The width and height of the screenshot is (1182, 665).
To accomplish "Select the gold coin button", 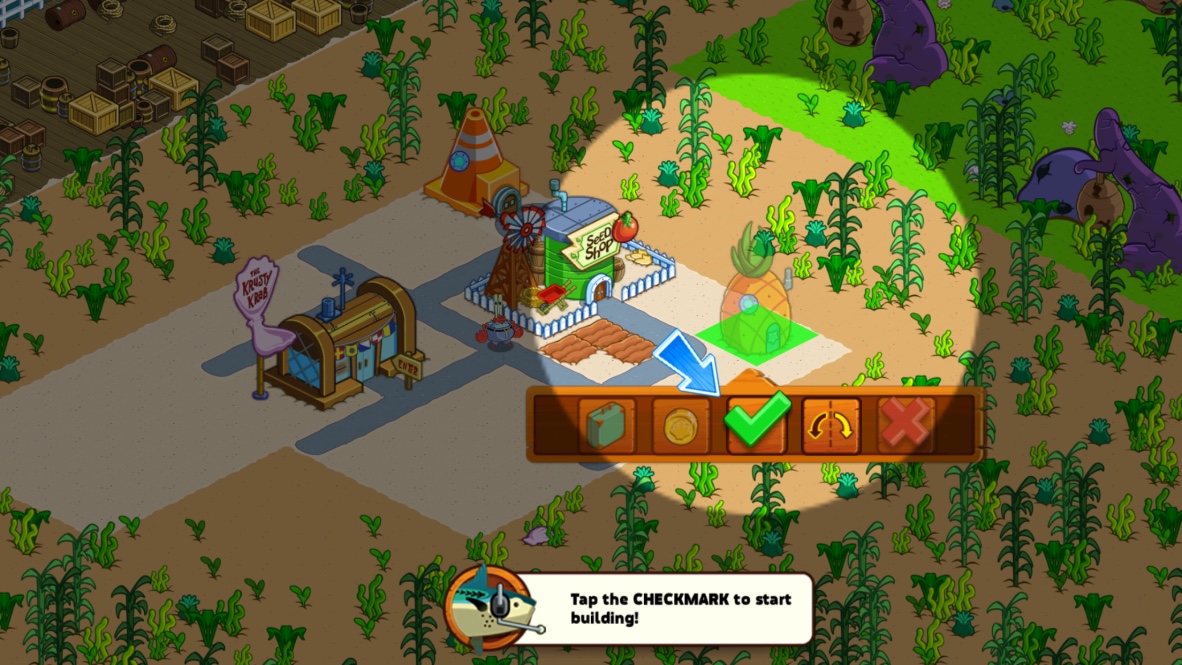I will click(681, 425).
